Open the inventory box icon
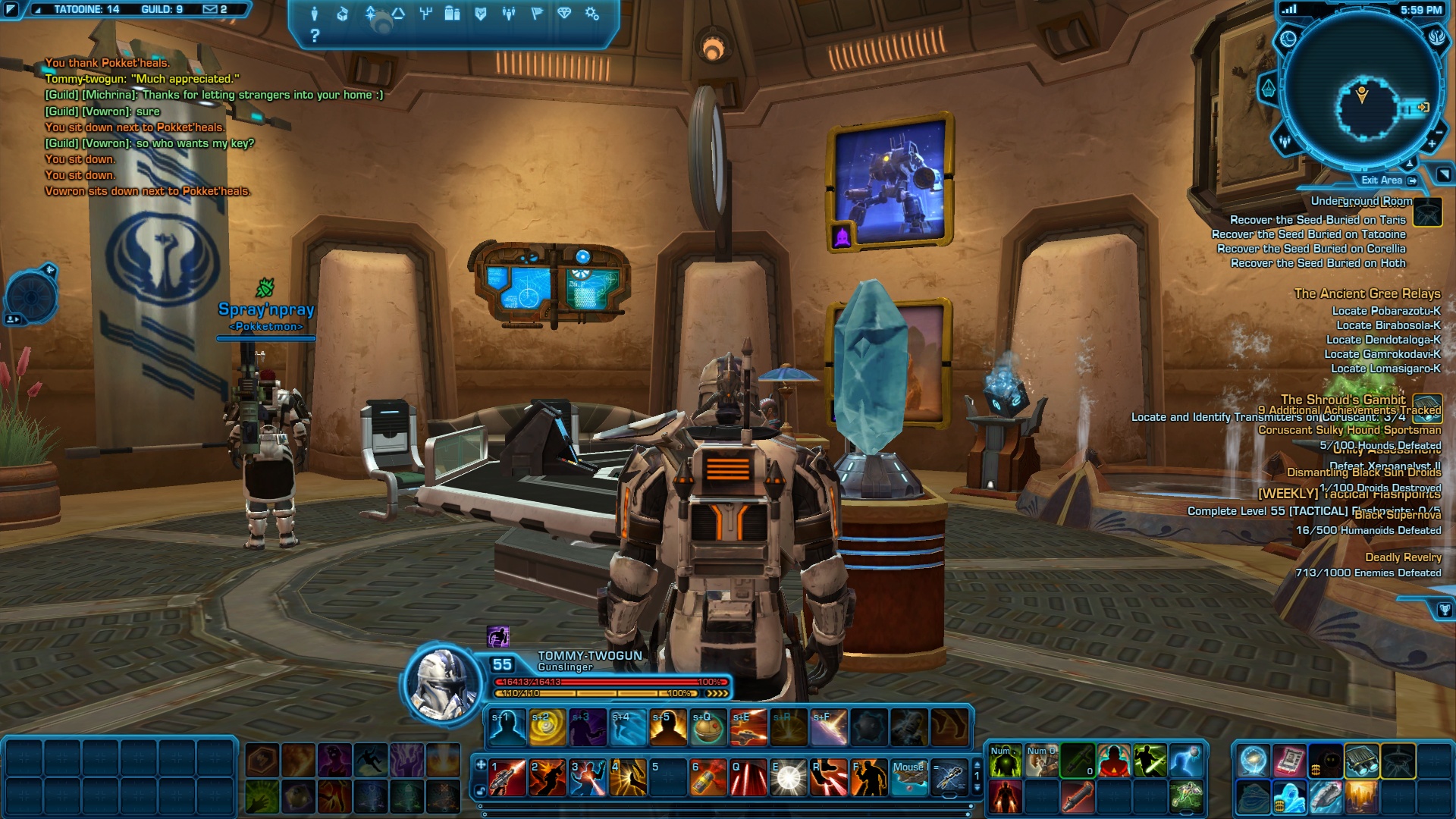This screenshot has height=819, width=1456. click(x=343, y=14)
